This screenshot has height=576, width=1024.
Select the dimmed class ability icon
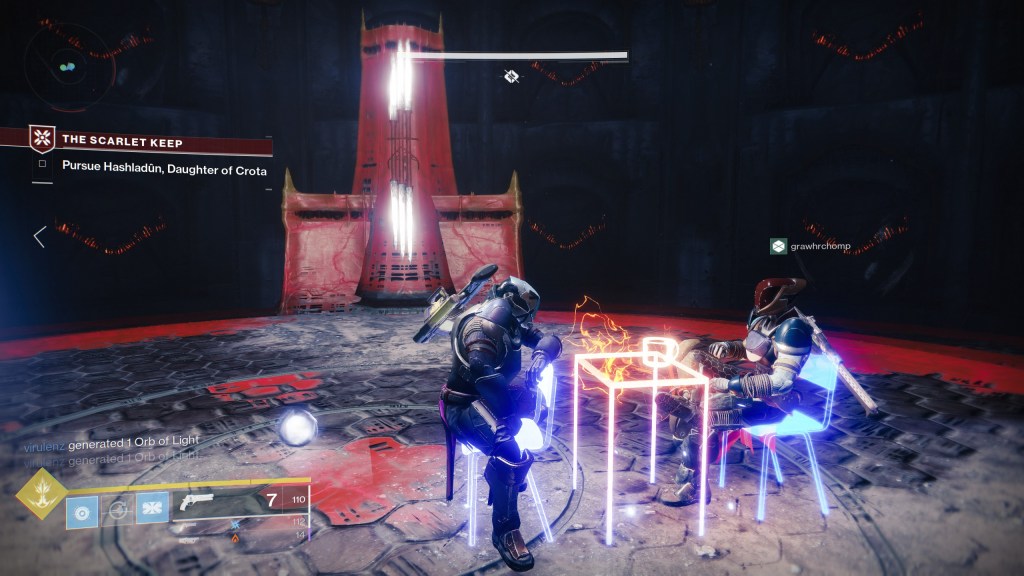pyautogui.click(x=118, y=511)
